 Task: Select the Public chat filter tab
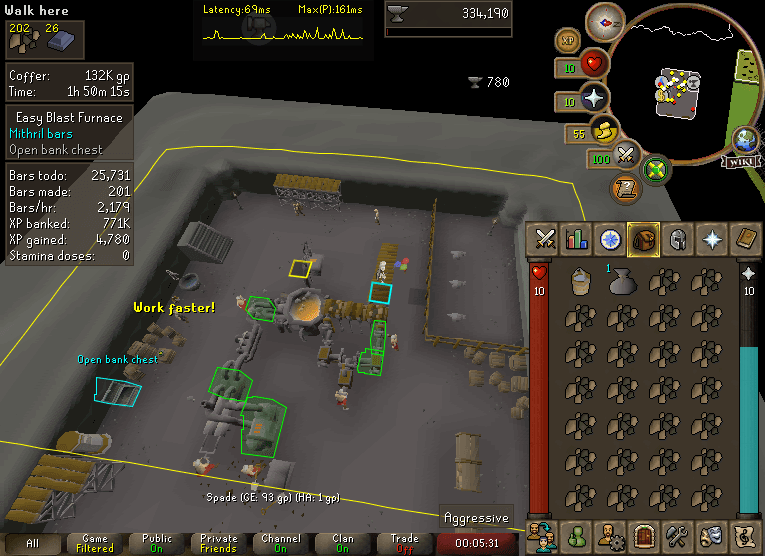click(157, 542)
